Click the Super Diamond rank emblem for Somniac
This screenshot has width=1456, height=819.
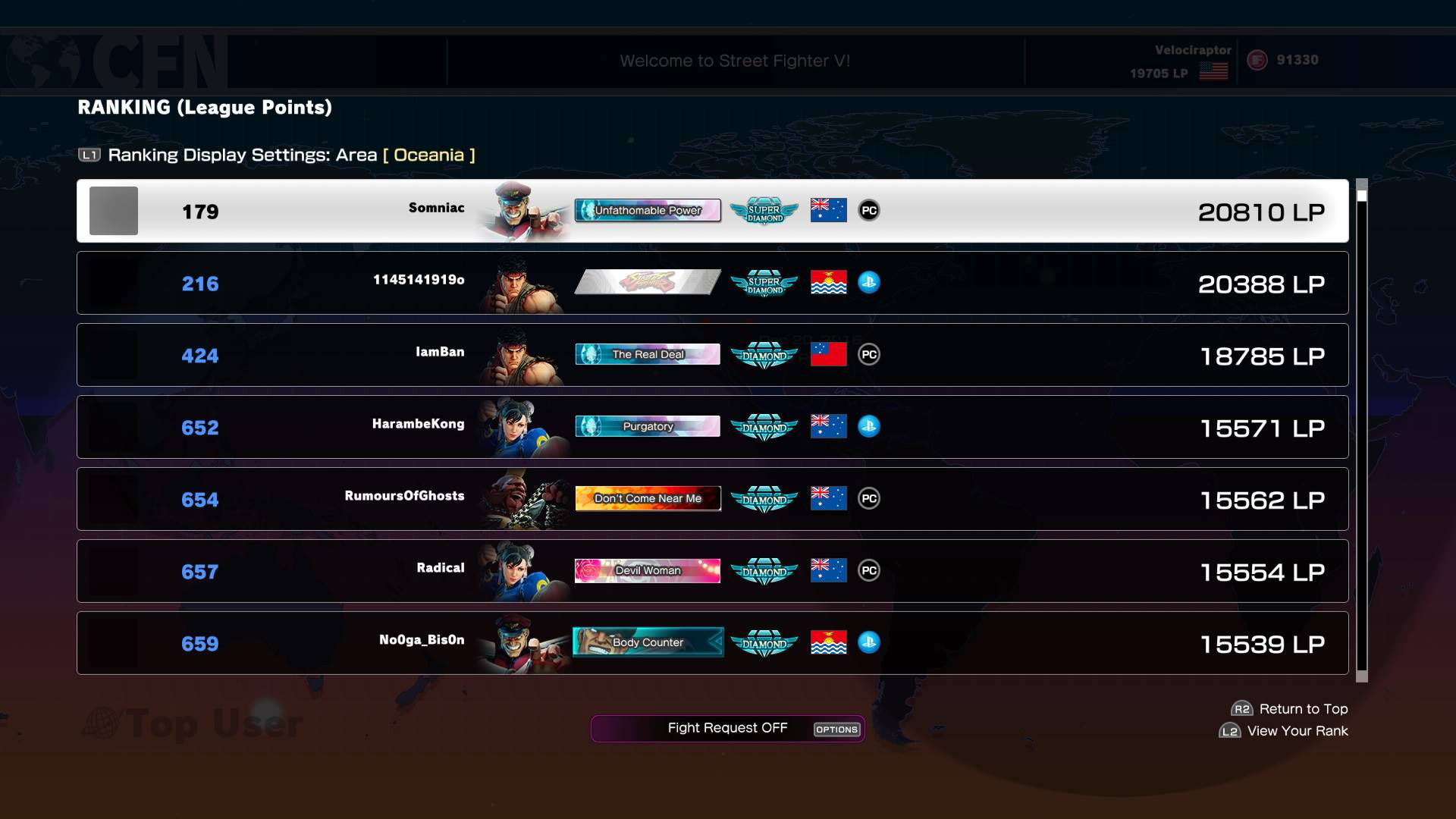pyautogui.click(x=764, y=211)
